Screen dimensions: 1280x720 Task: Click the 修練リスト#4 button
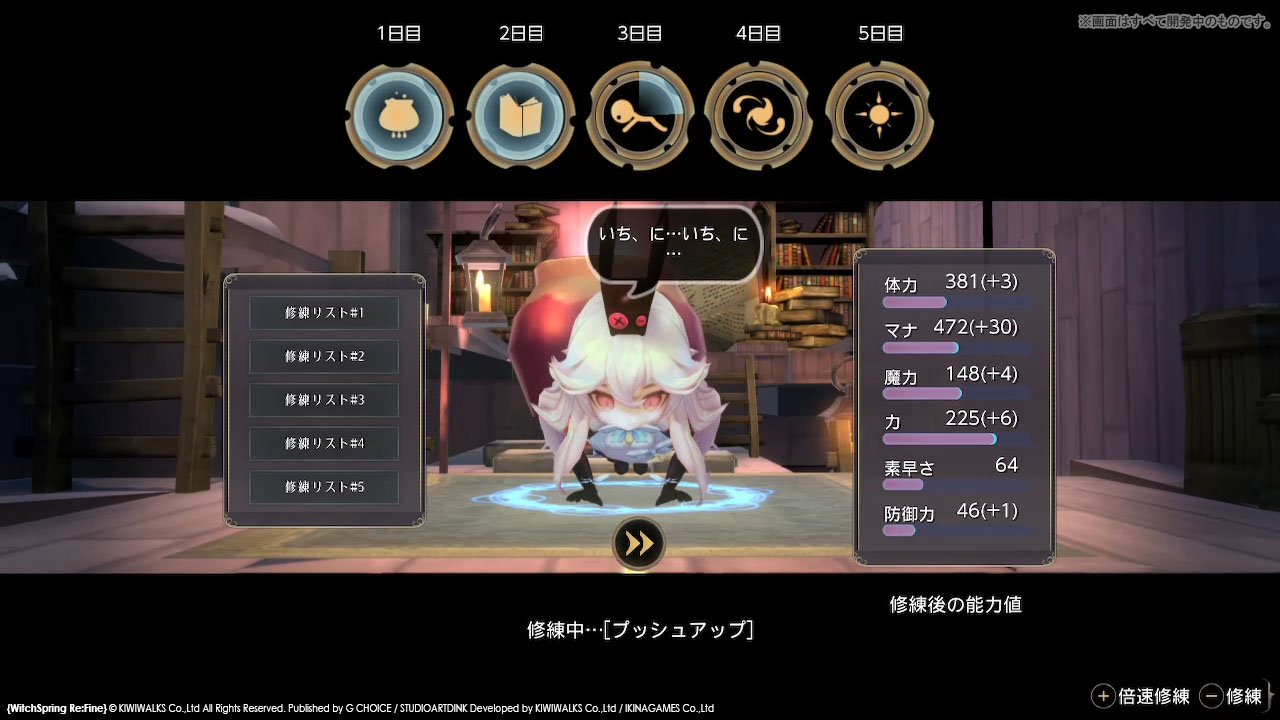pyautogui.click(x=323, y=443)
